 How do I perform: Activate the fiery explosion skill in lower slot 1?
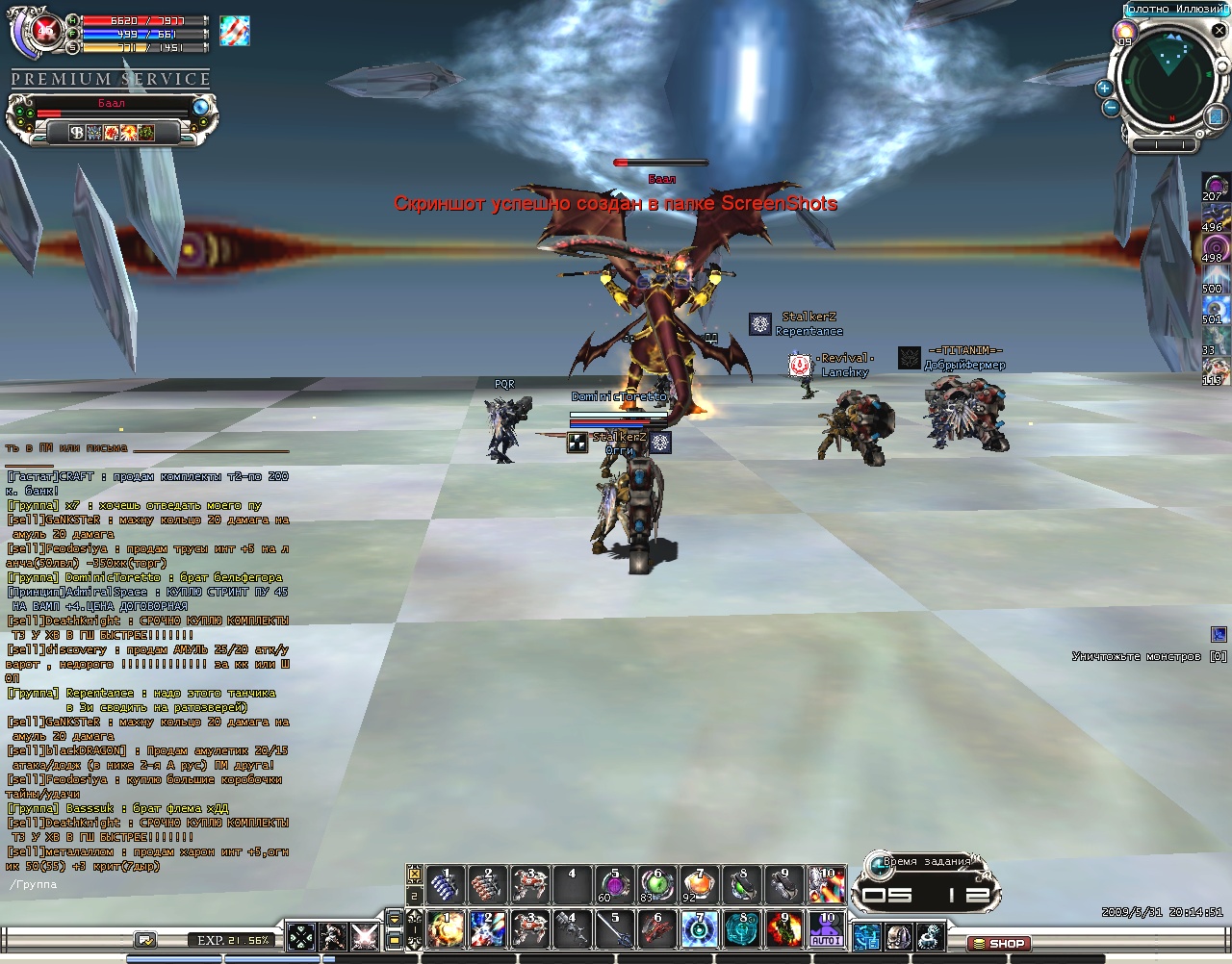coord(446,929)
